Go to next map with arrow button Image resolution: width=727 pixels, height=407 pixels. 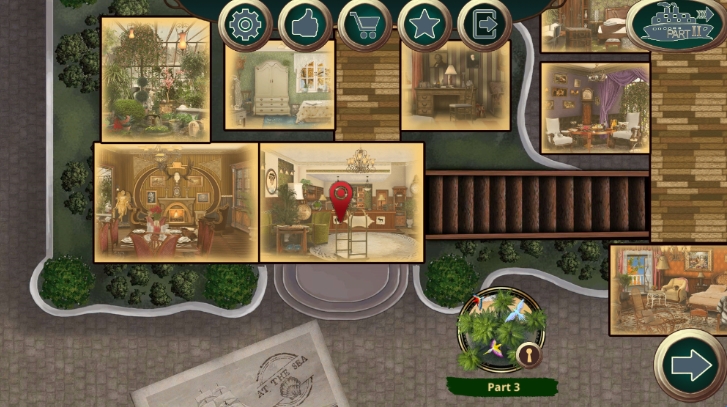691,366
